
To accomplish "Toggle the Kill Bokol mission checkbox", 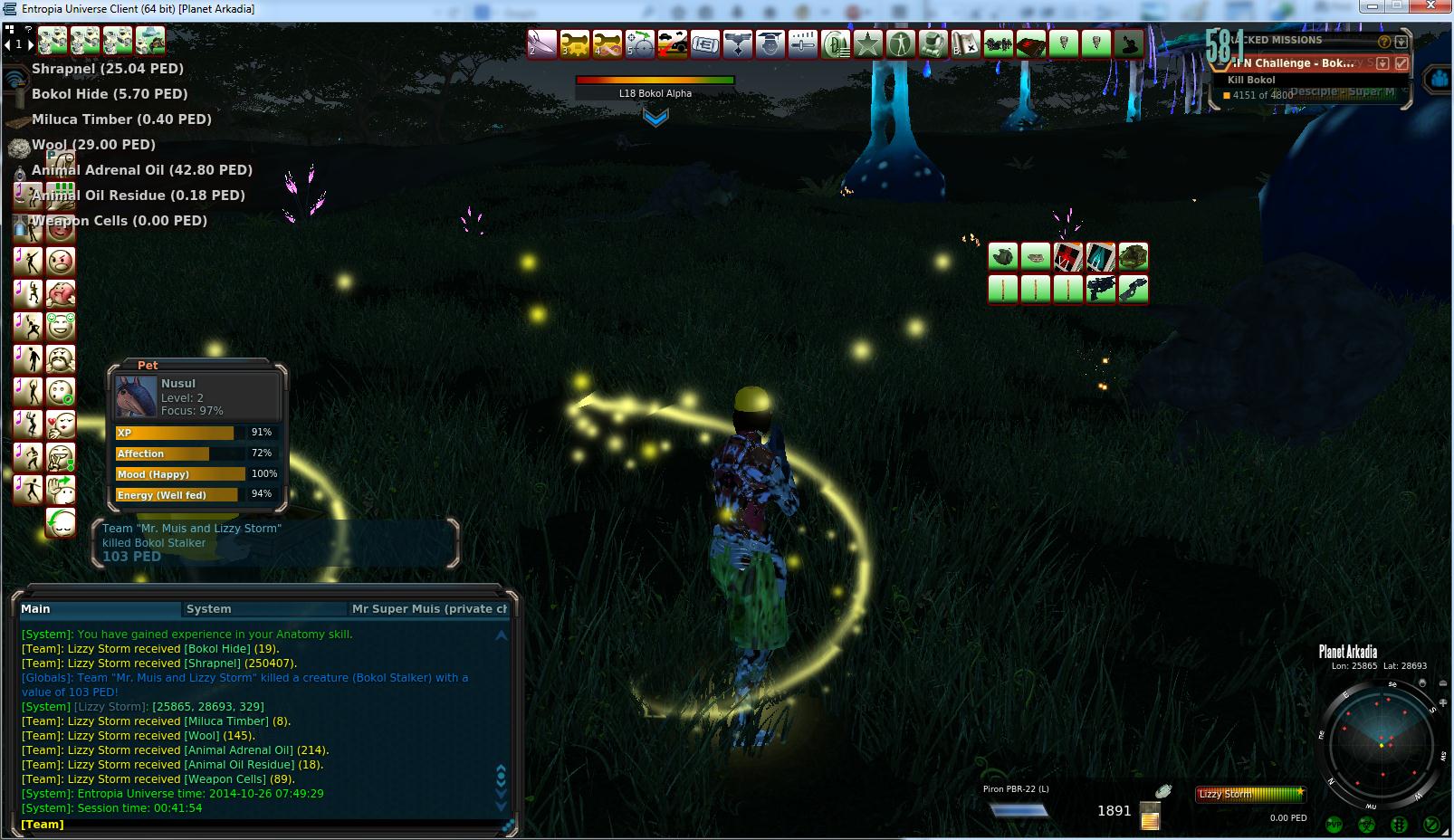I will coord(1401,63).
